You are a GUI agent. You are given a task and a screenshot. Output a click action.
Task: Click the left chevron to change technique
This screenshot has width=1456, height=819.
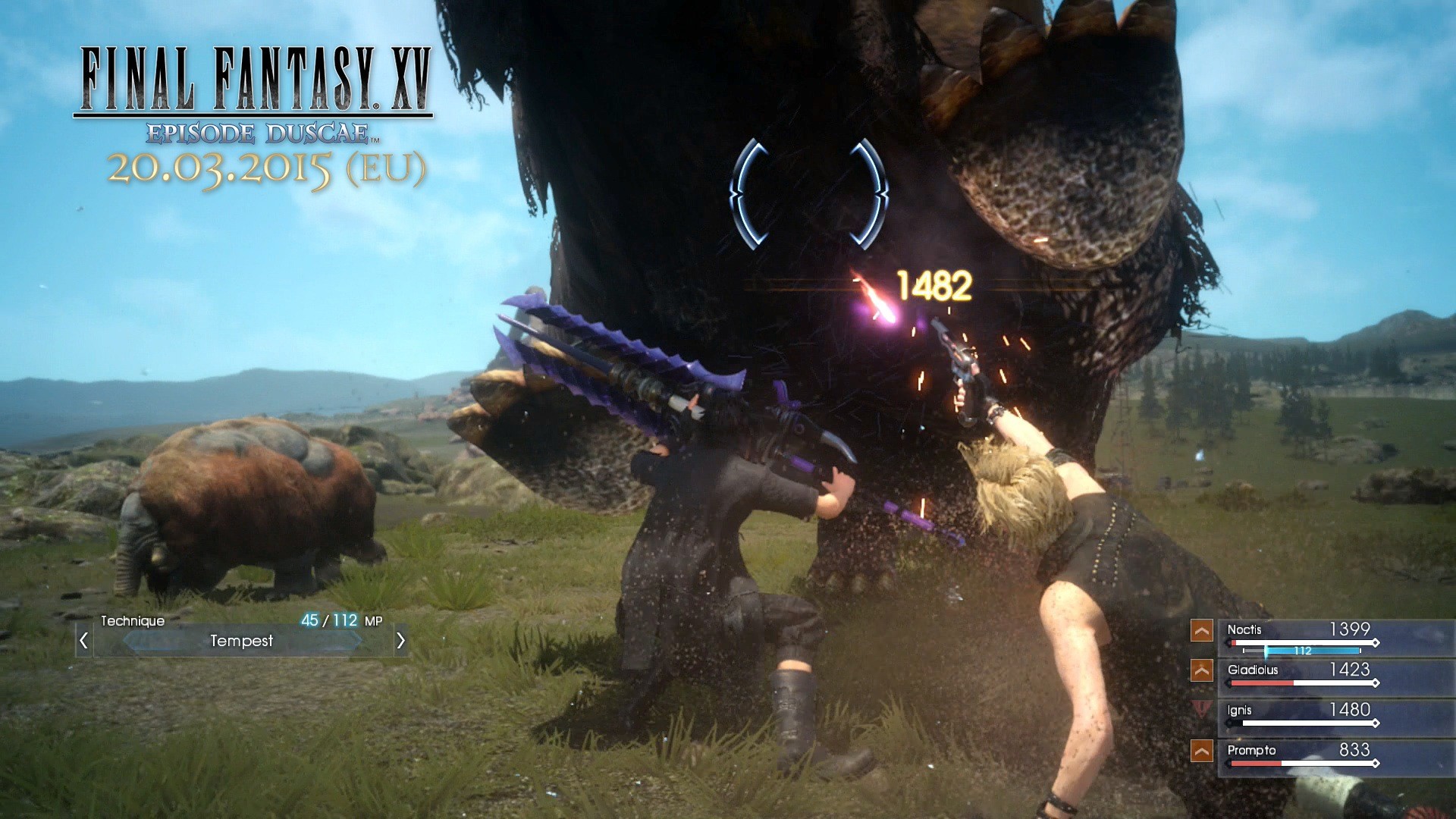[x=83, y=642]
